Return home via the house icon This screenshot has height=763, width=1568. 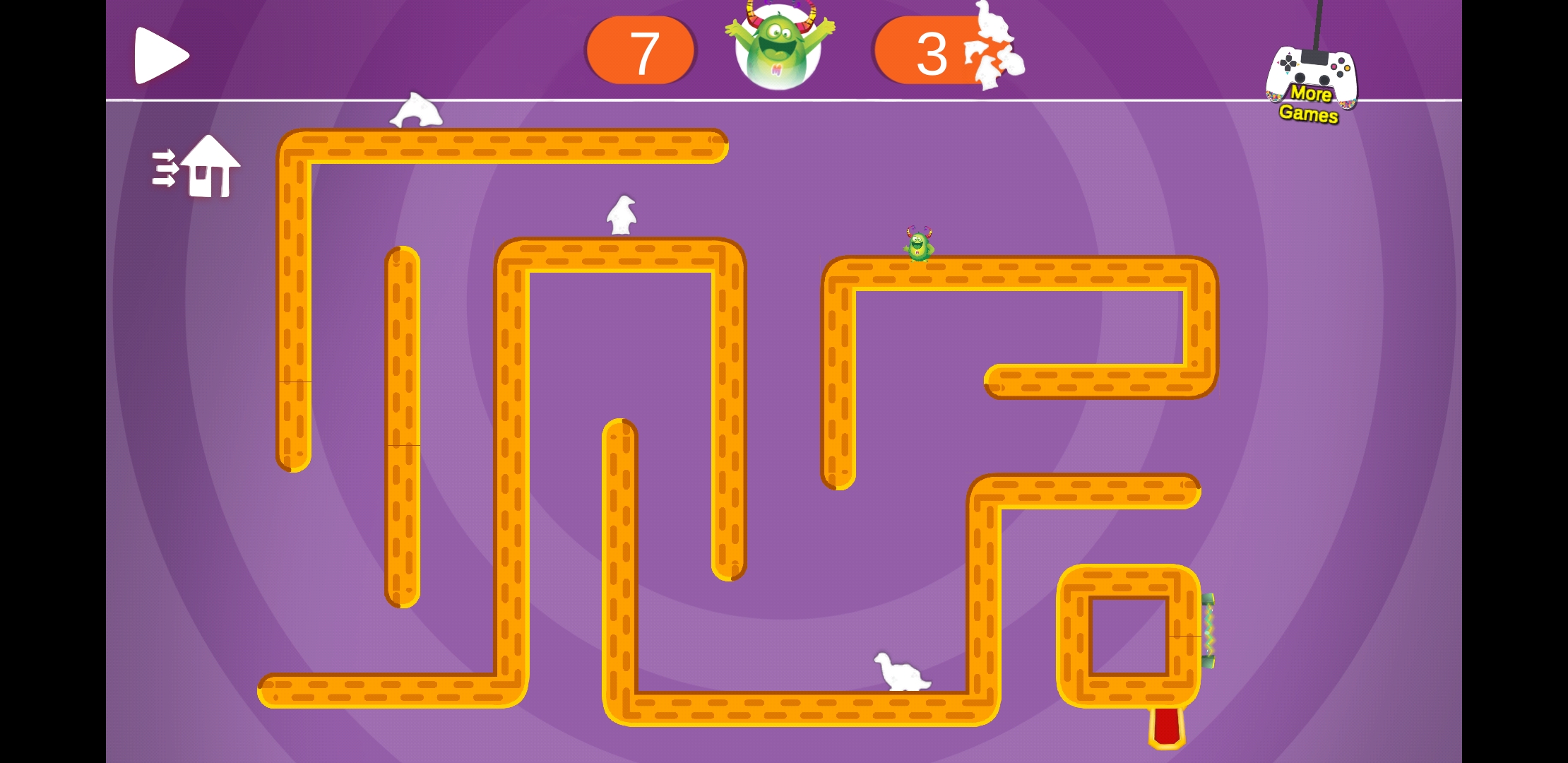(x=198, y=167)
